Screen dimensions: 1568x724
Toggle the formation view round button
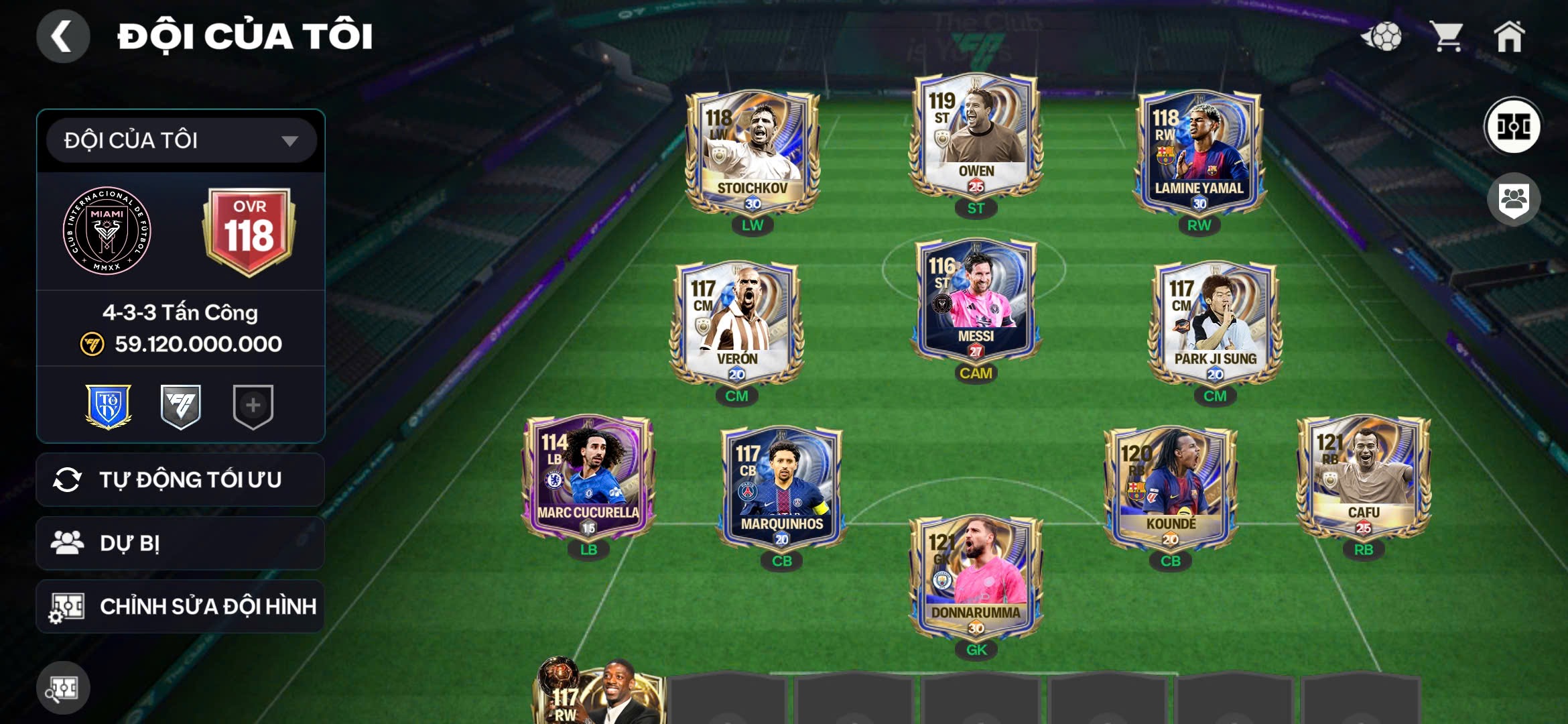point(1513,126)
